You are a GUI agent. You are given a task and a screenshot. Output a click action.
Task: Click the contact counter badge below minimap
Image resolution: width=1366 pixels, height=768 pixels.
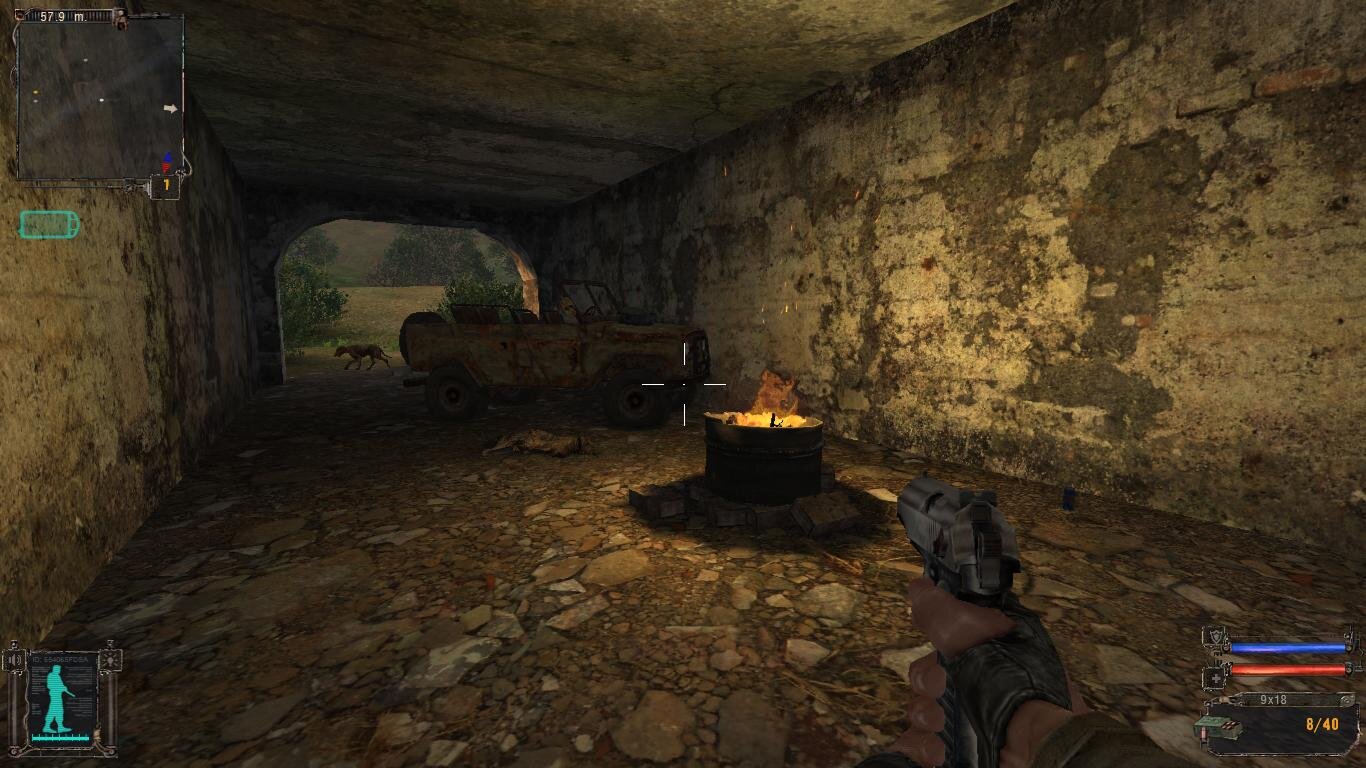[166, 186]
